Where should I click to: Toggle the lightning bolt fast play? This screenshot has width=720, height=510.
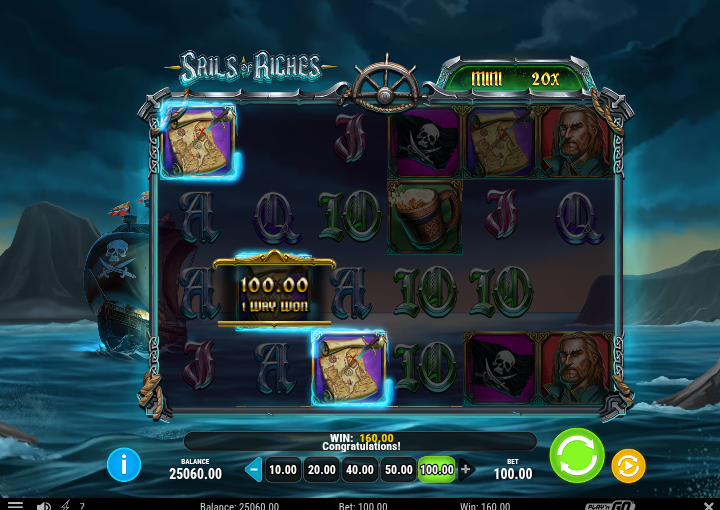coord(65,505)
